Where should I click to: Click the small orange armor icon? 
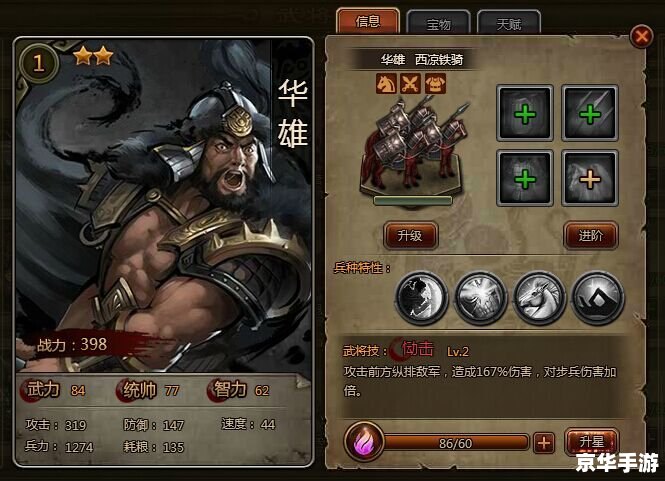(x=432, y=84)
